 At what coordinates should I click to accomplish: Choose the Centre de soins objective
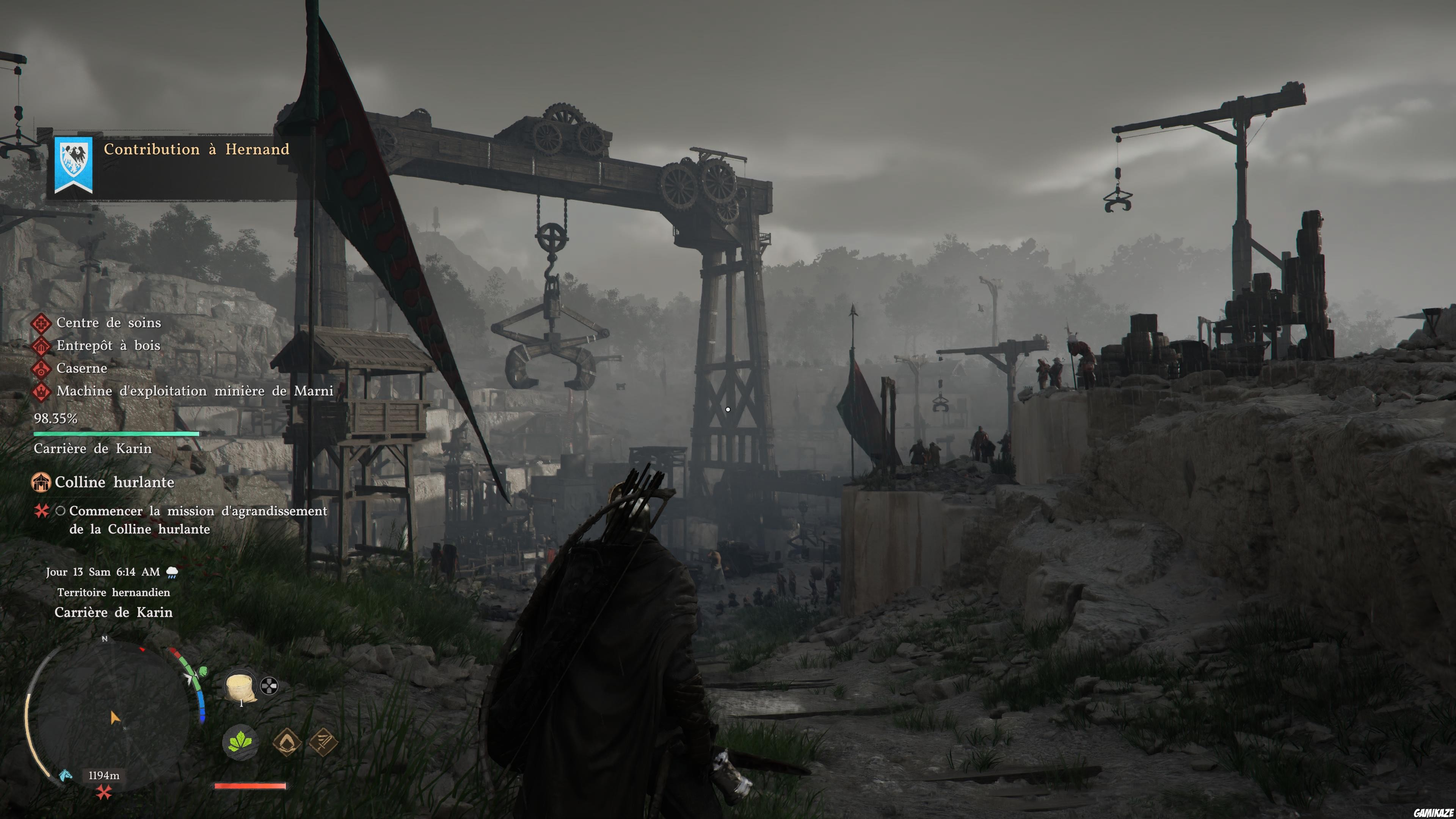tap(108, 323)
